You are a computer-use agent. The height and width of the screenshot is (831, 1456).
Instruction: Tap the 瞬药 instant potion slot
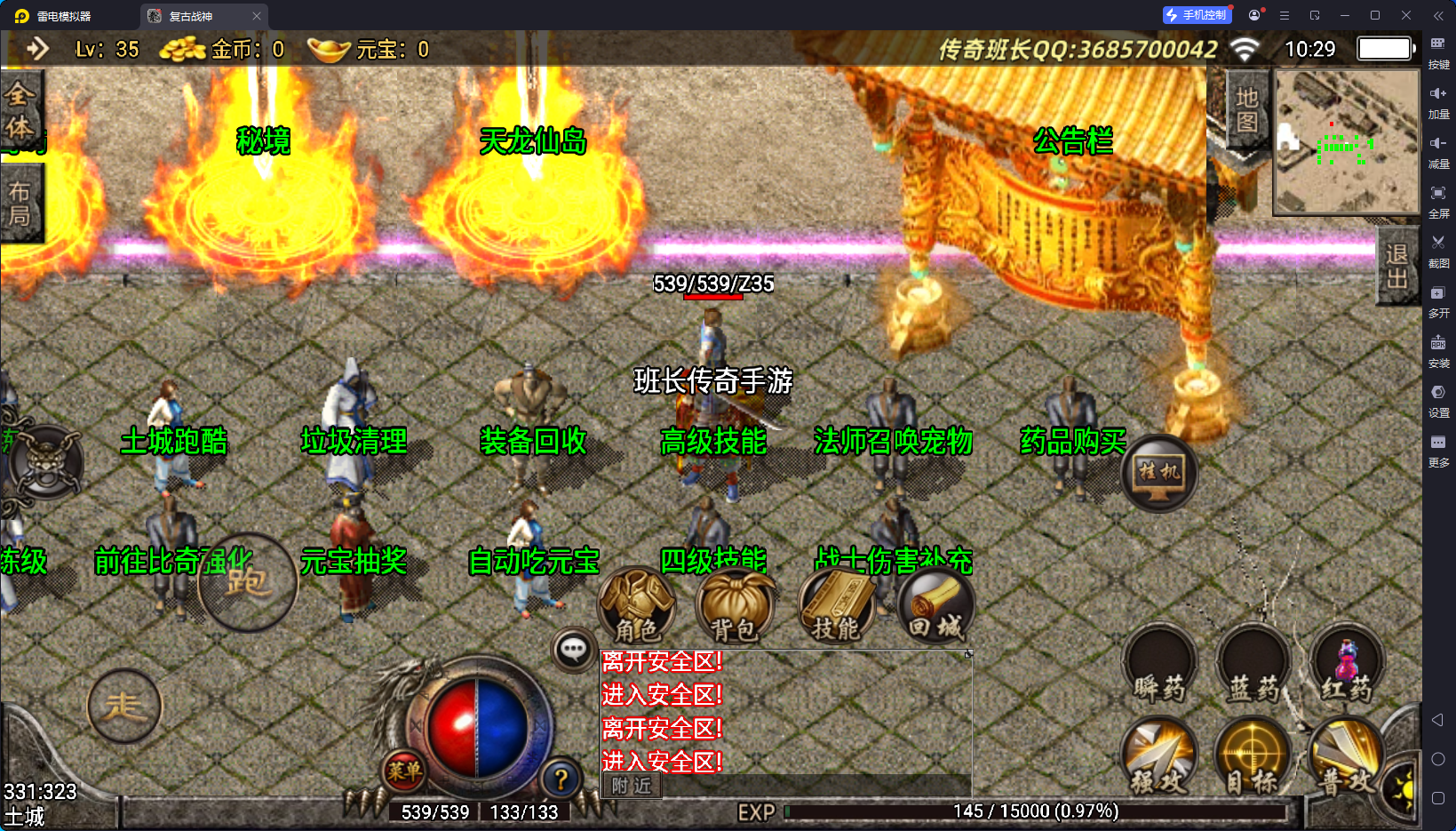[1159, 667]
